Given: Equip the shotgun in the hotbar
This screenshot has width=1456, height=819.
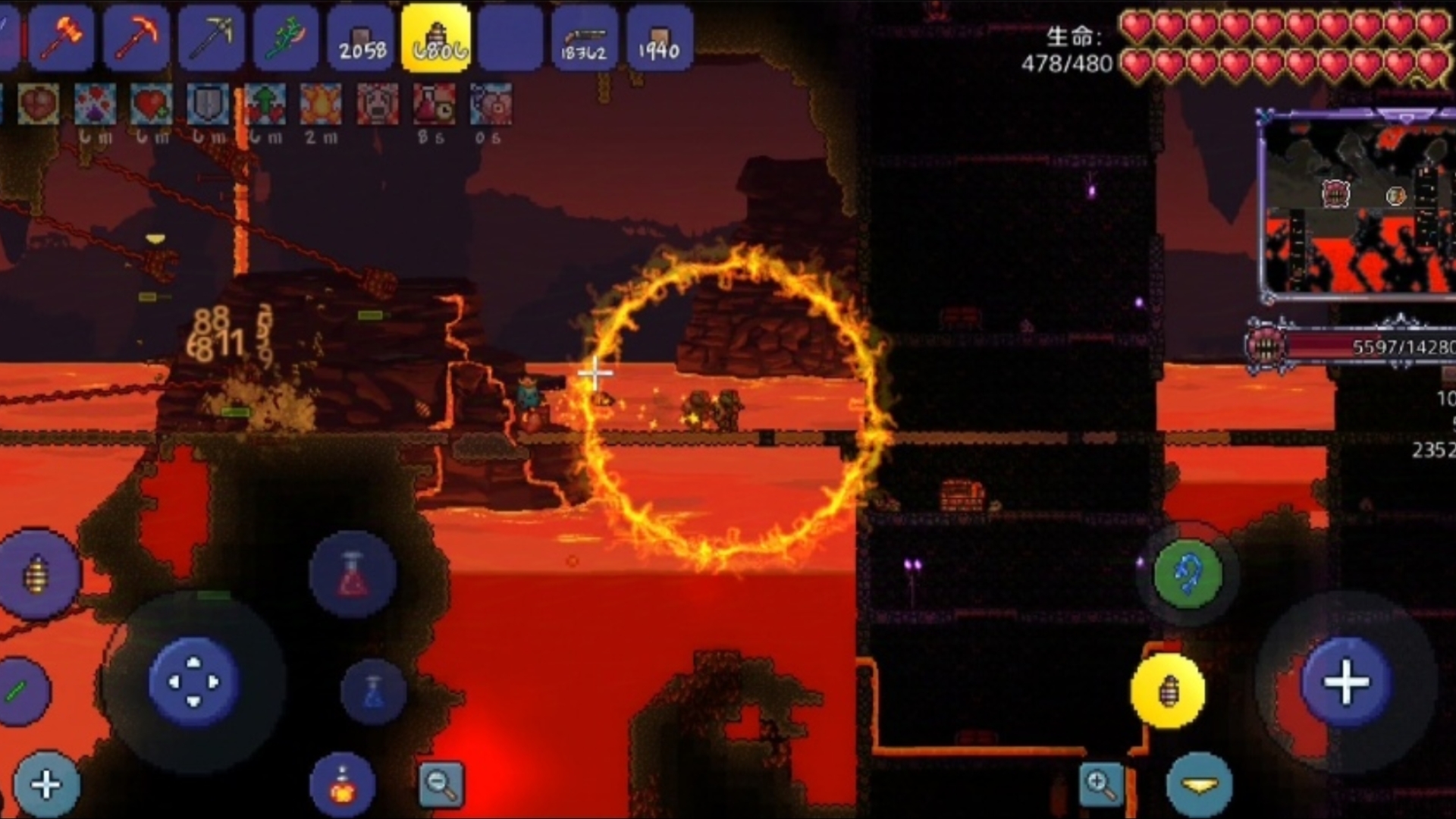Looking at the screenshot, I should [584, 38].
